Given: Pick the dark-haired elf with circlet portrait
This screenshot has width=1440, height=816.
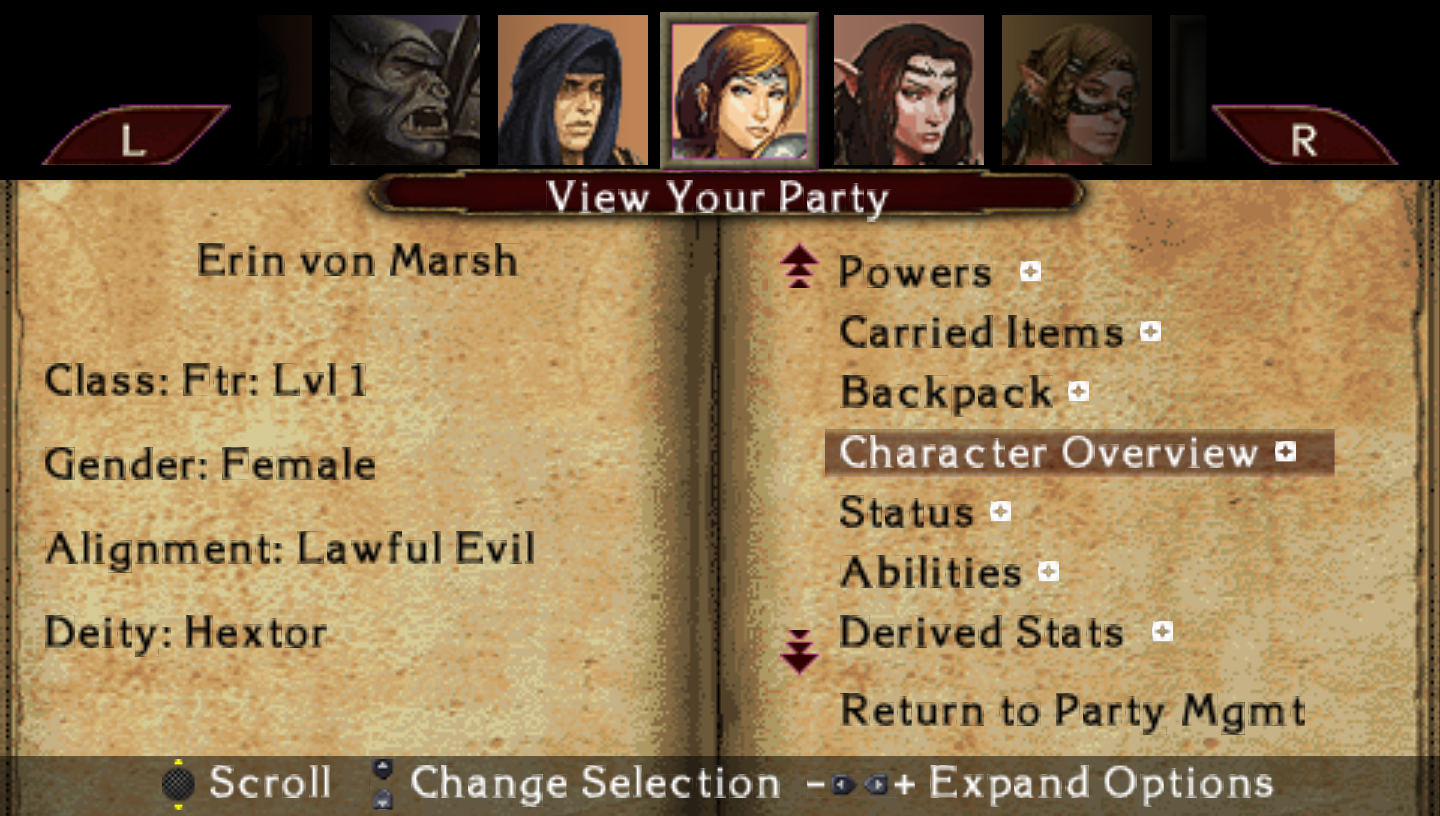Looking at the screenshot, I should pyautogui.click(x=909, y=90).
